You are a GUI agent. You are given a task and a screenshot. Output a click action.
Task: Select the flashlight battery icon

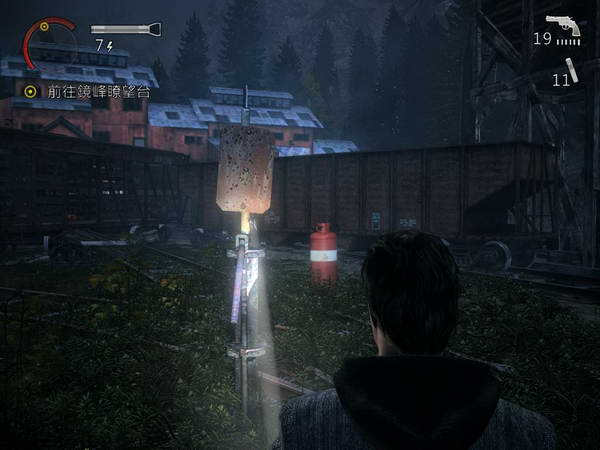[124, 30]
